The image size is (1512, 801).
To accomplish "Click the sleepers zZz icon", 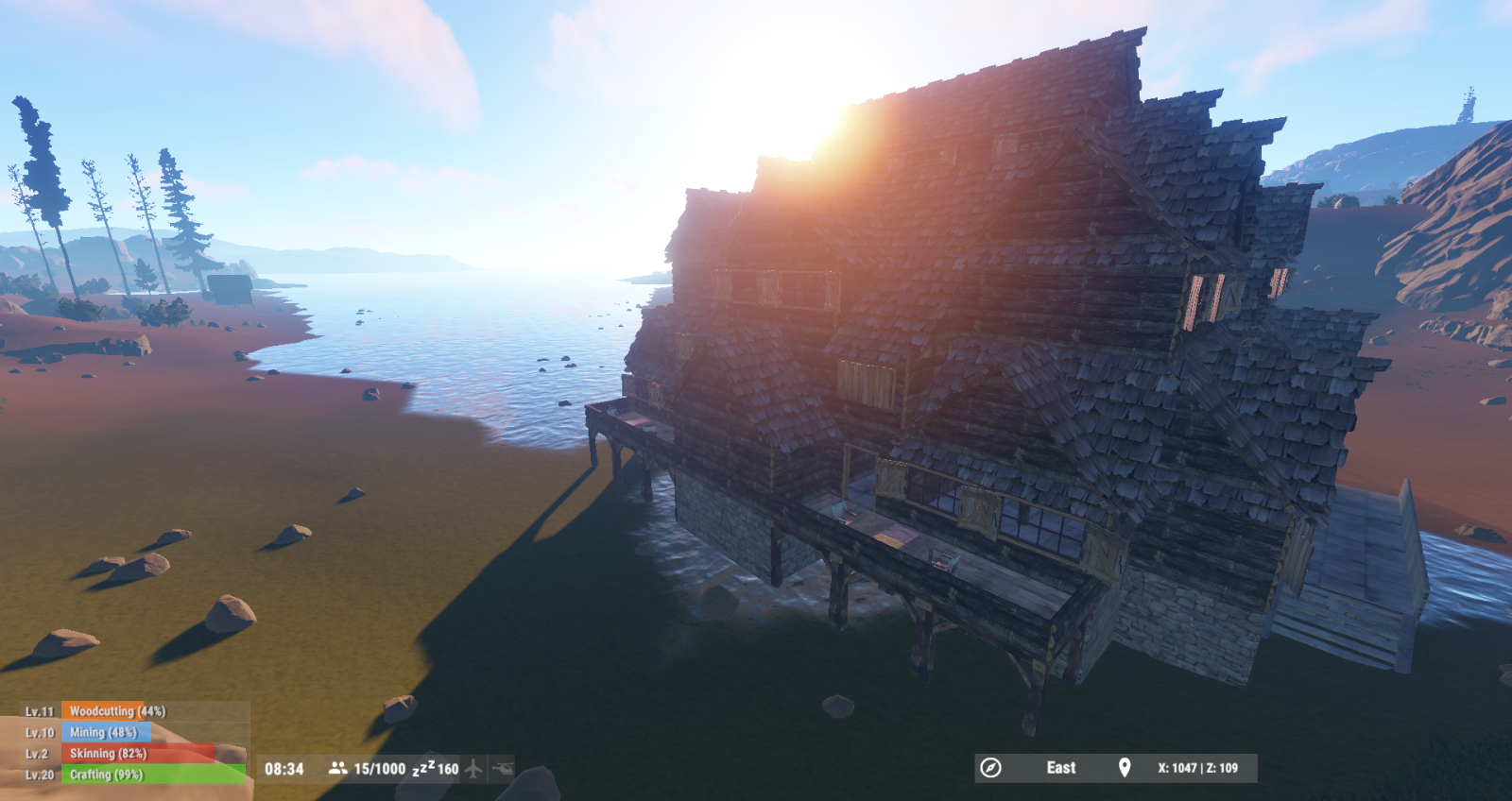I will 422,768.
